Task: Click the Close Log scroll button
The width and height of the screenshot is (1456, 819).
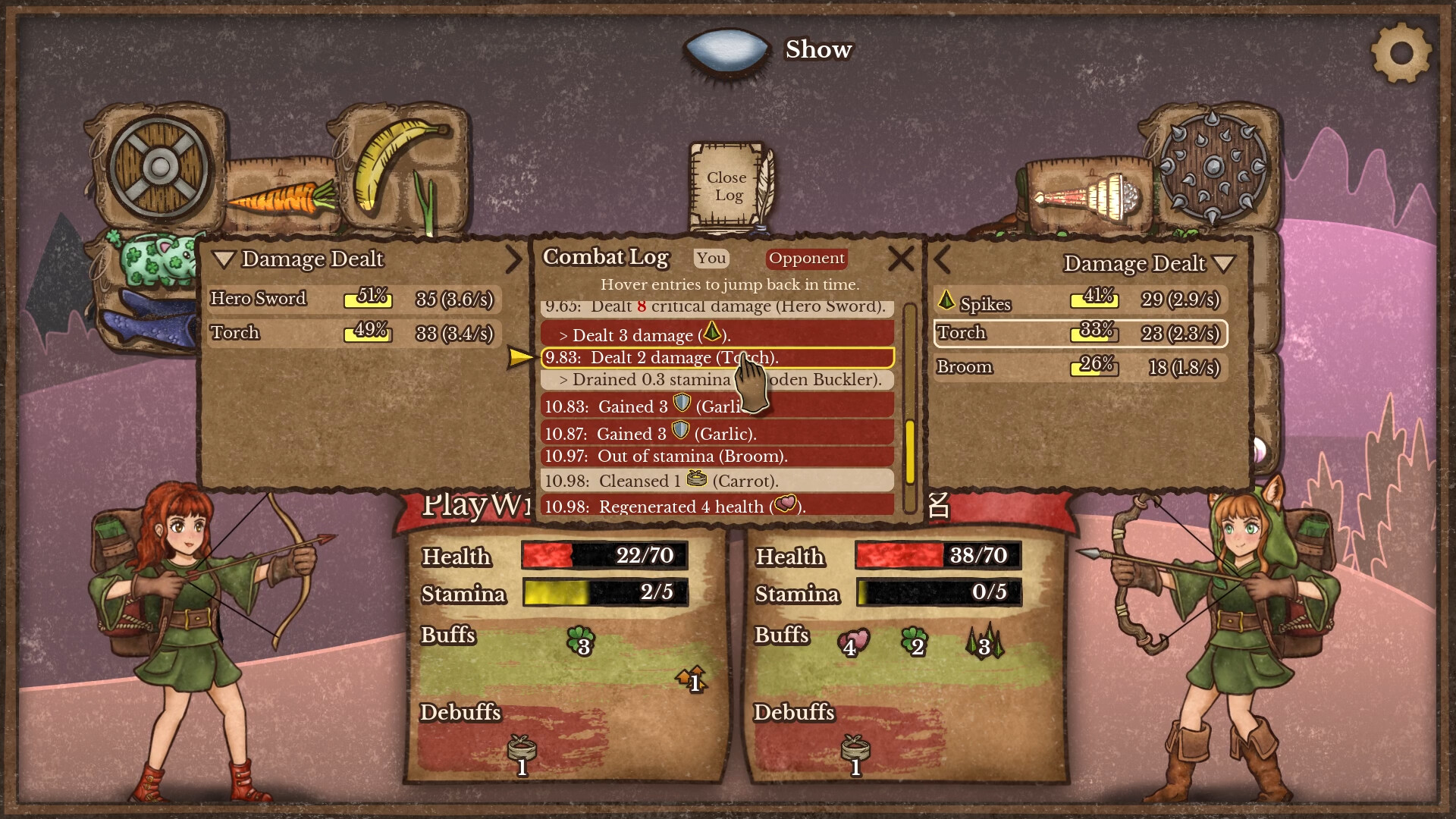Action: [x=726, y=187]
